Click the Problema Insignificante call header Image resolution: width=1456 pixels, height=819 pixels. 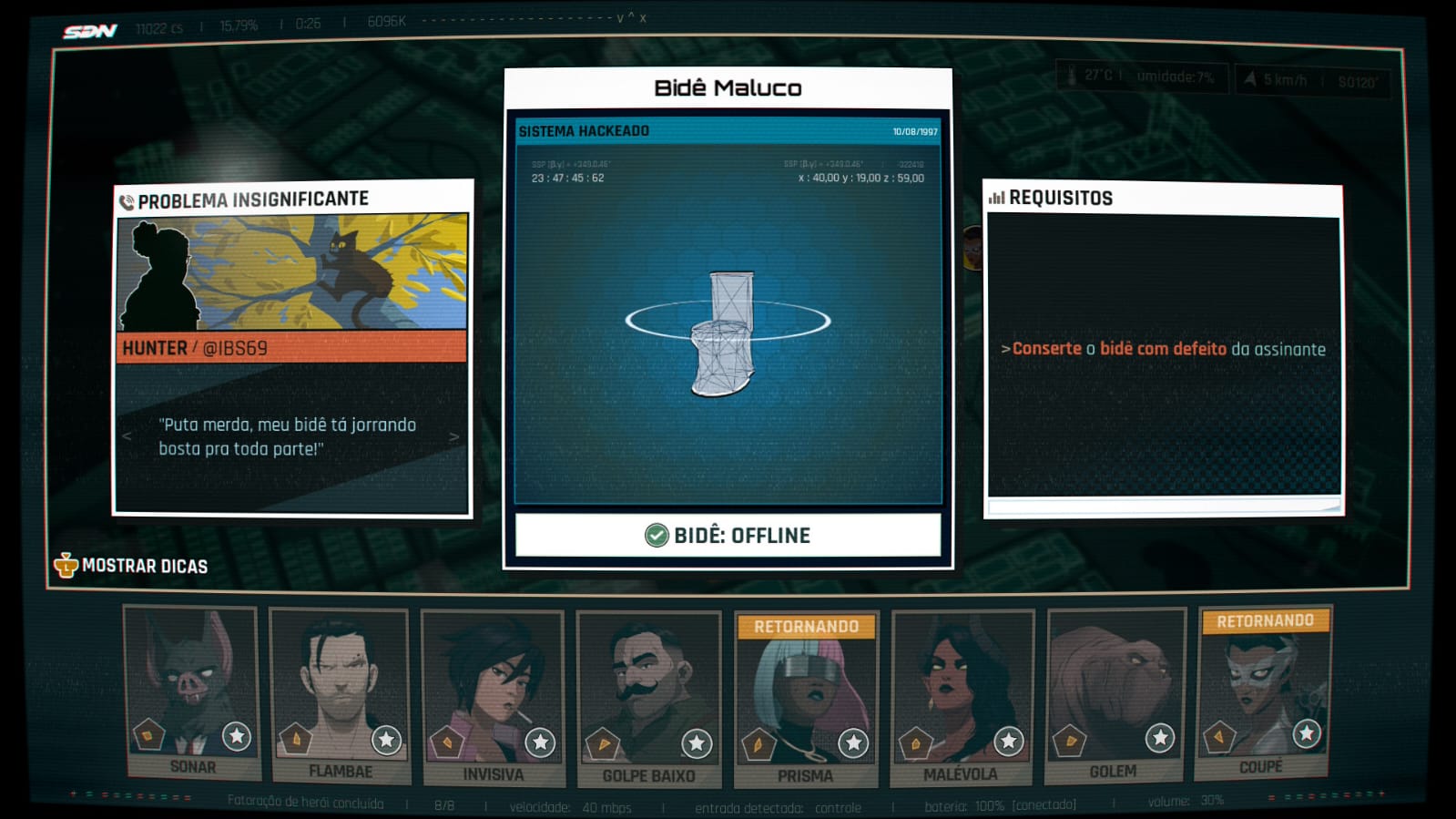[252, 200]
